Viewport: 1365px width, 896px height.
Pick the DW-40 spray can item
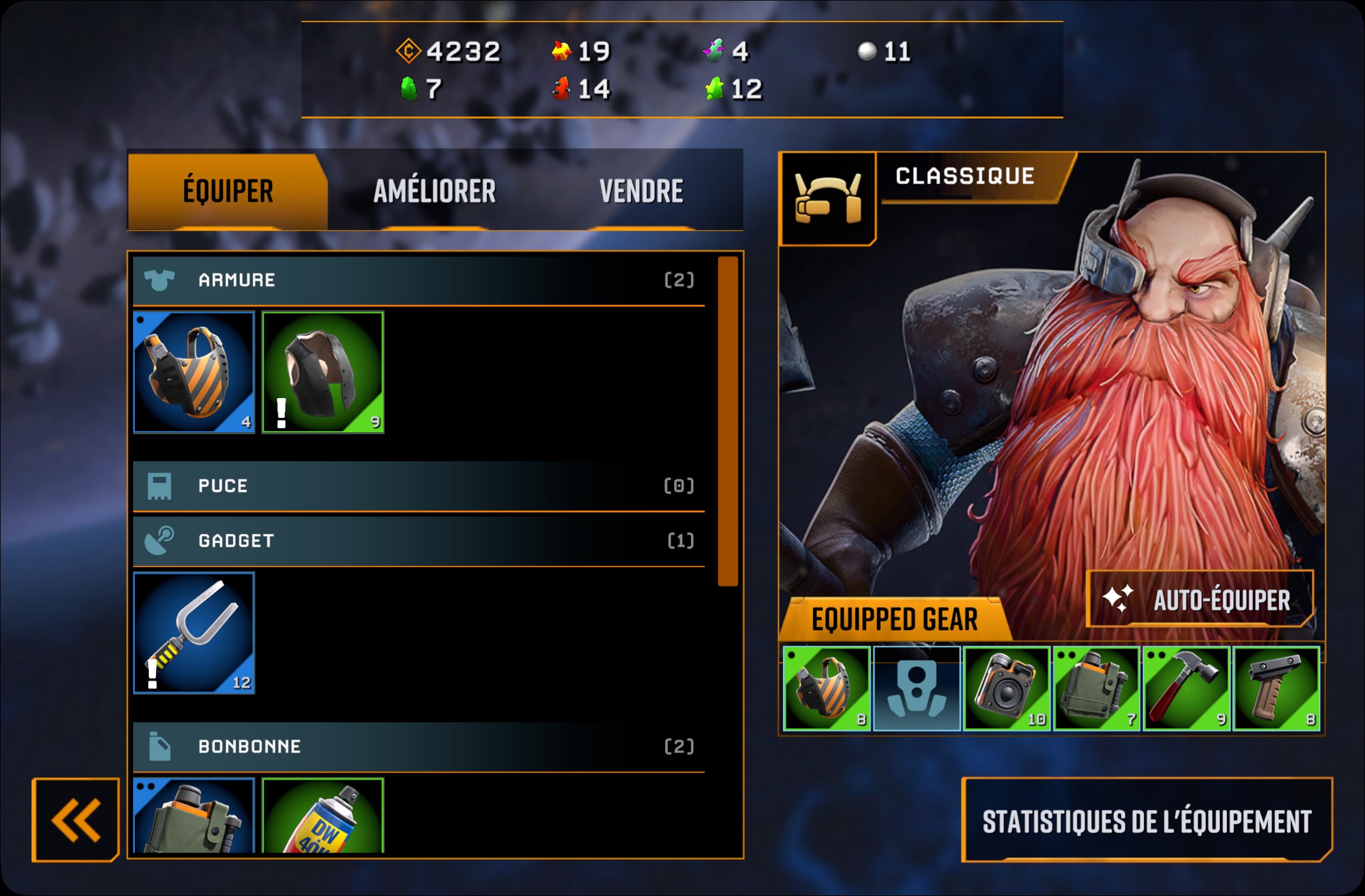323,816
